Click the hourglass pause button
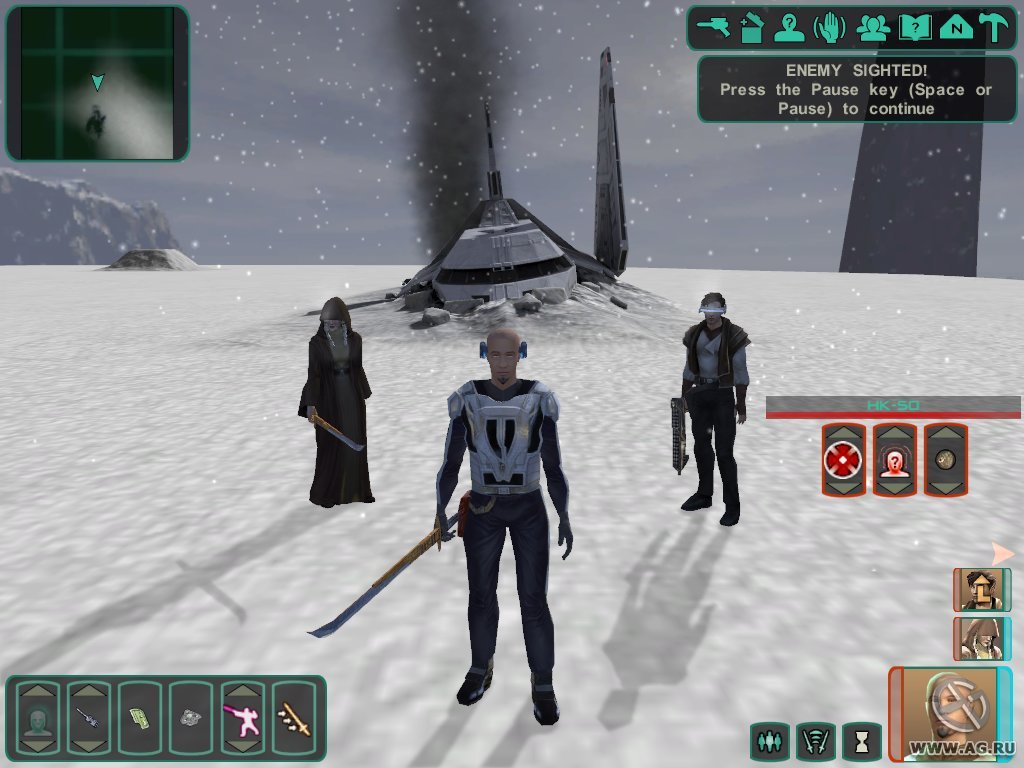The height and width of the screenshot is (768, 1024). tap(861, 741)
